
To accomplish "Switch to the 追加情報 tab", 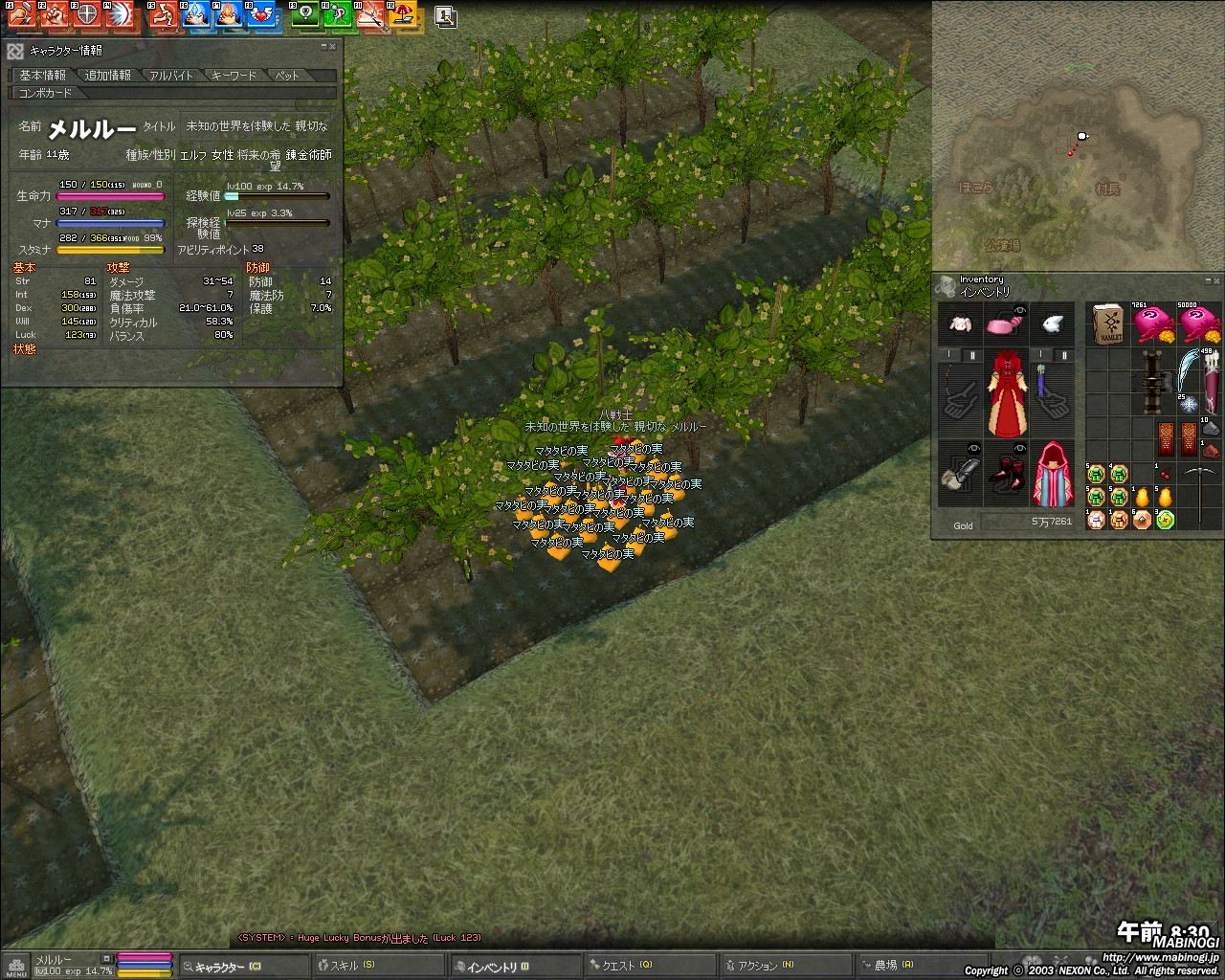I will point(107,75).
